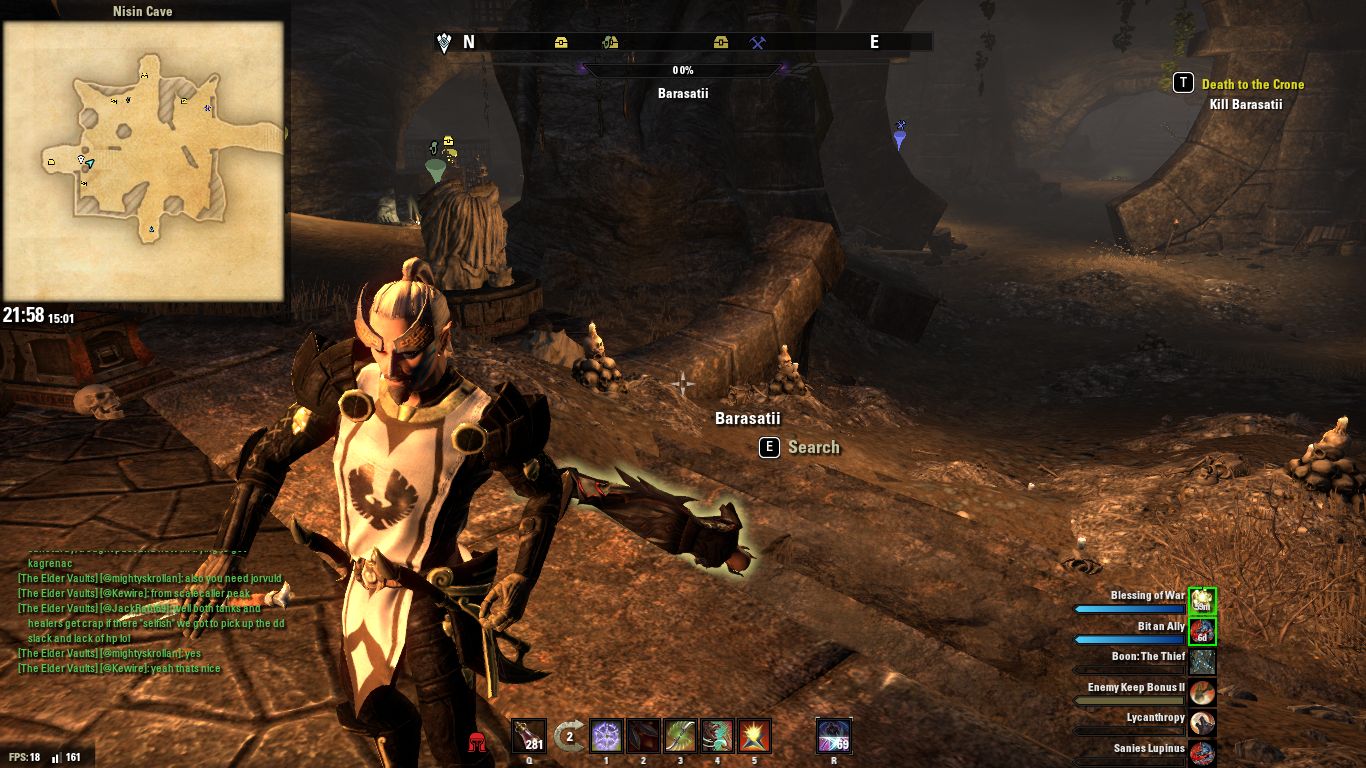
Task: Toggle weapon swap on the action bar
Action: 567,735
